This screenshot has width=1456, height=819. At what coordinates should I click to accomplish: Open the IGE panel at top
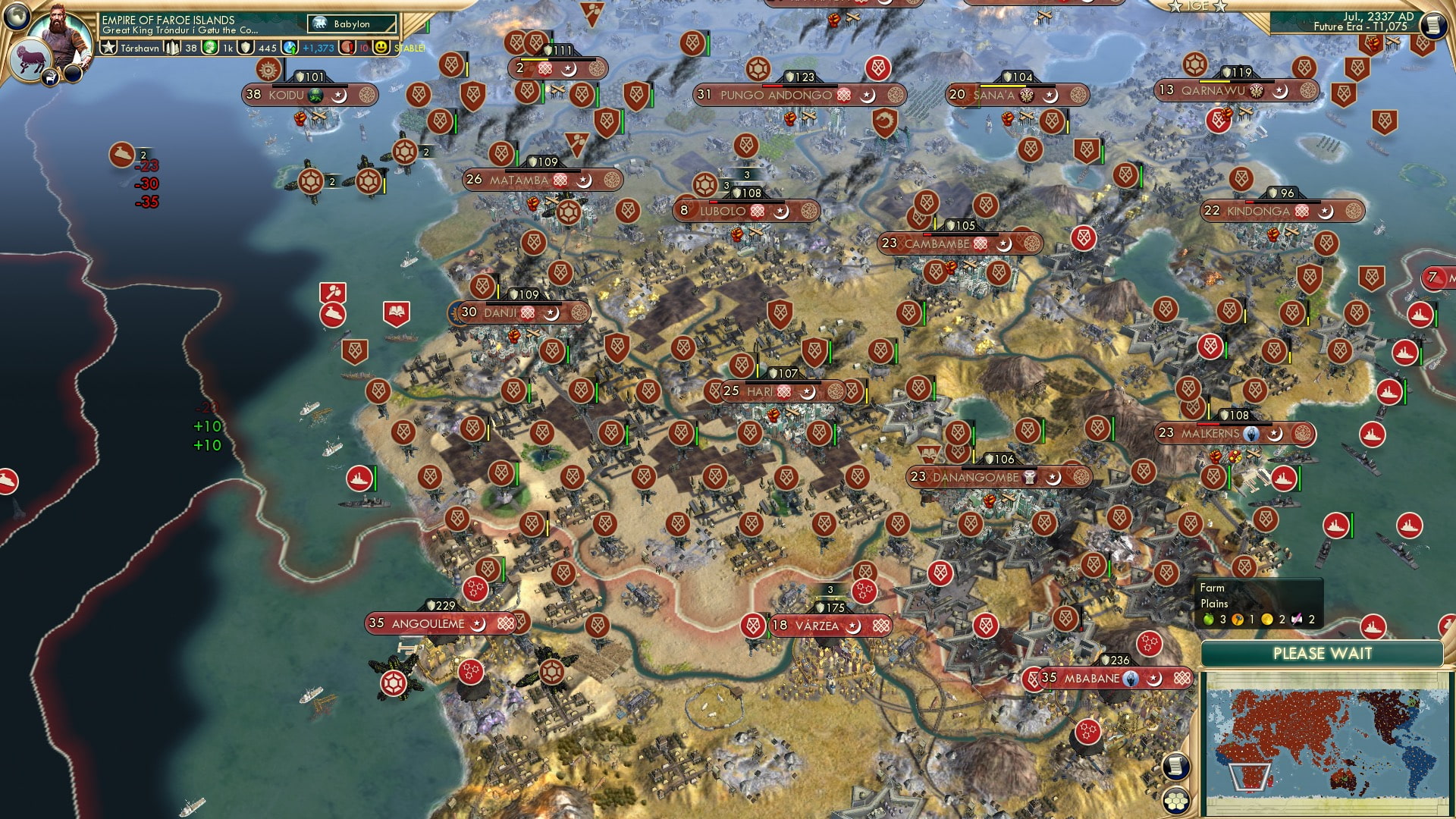(x=1198, y=6)
